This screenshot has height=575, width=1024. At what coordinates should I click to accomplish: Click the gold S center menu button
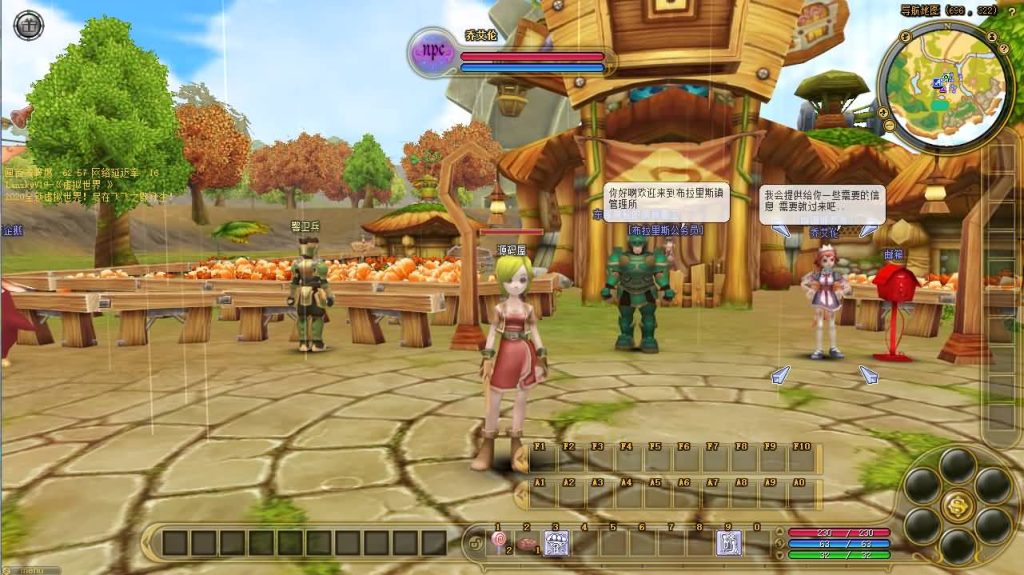click(x=957, y=505)
